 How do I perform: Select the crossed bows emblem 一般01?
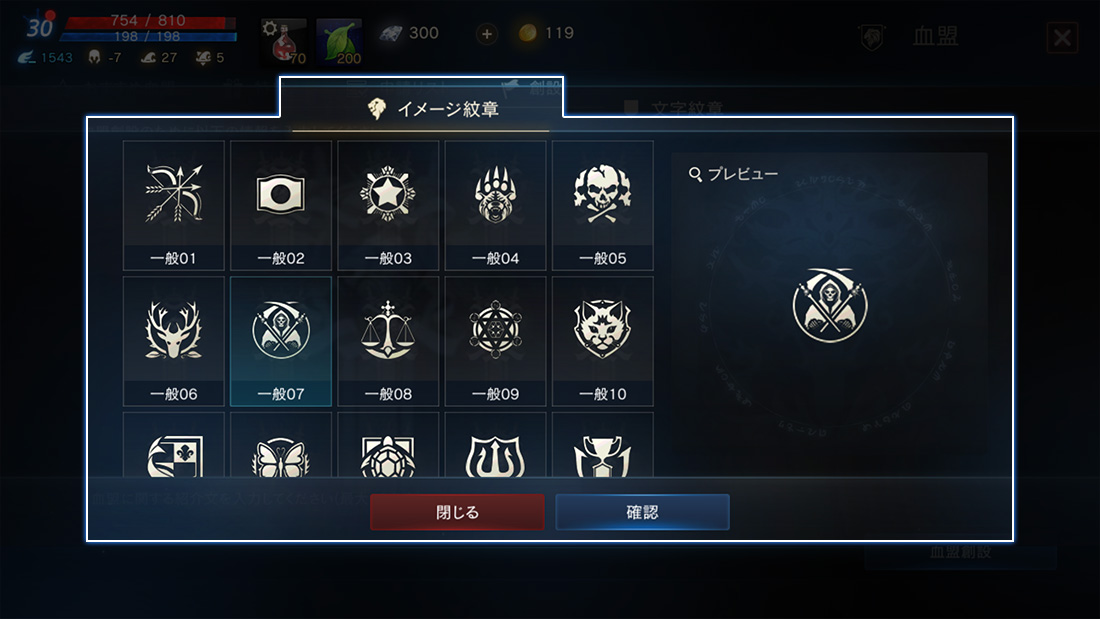tap(174, 205)
